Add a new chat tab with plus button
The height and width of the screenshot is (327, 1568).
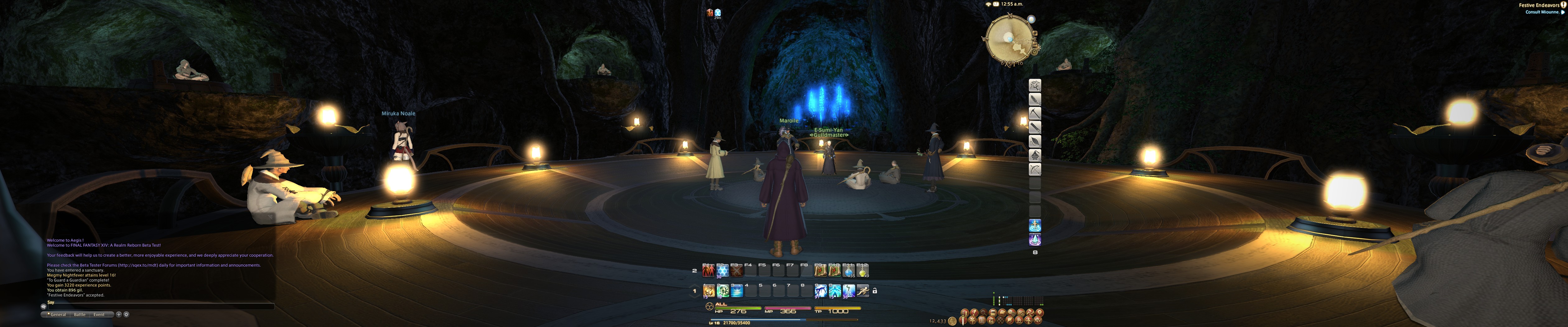119,315
